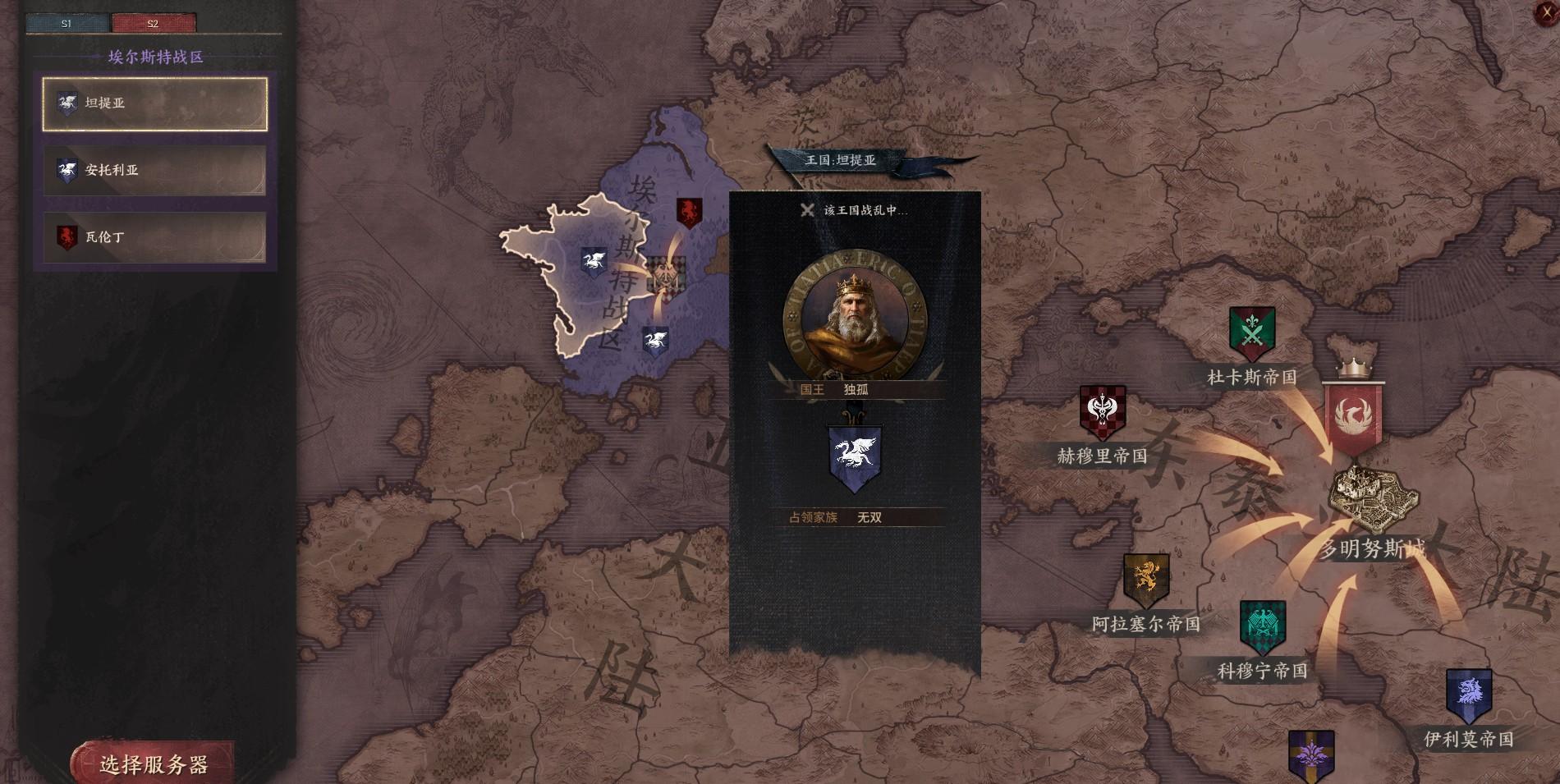Select the 伊利莫帝国 blue lion banner
This screenshot has height=784, width=1560.
[x=1468, y=695]
